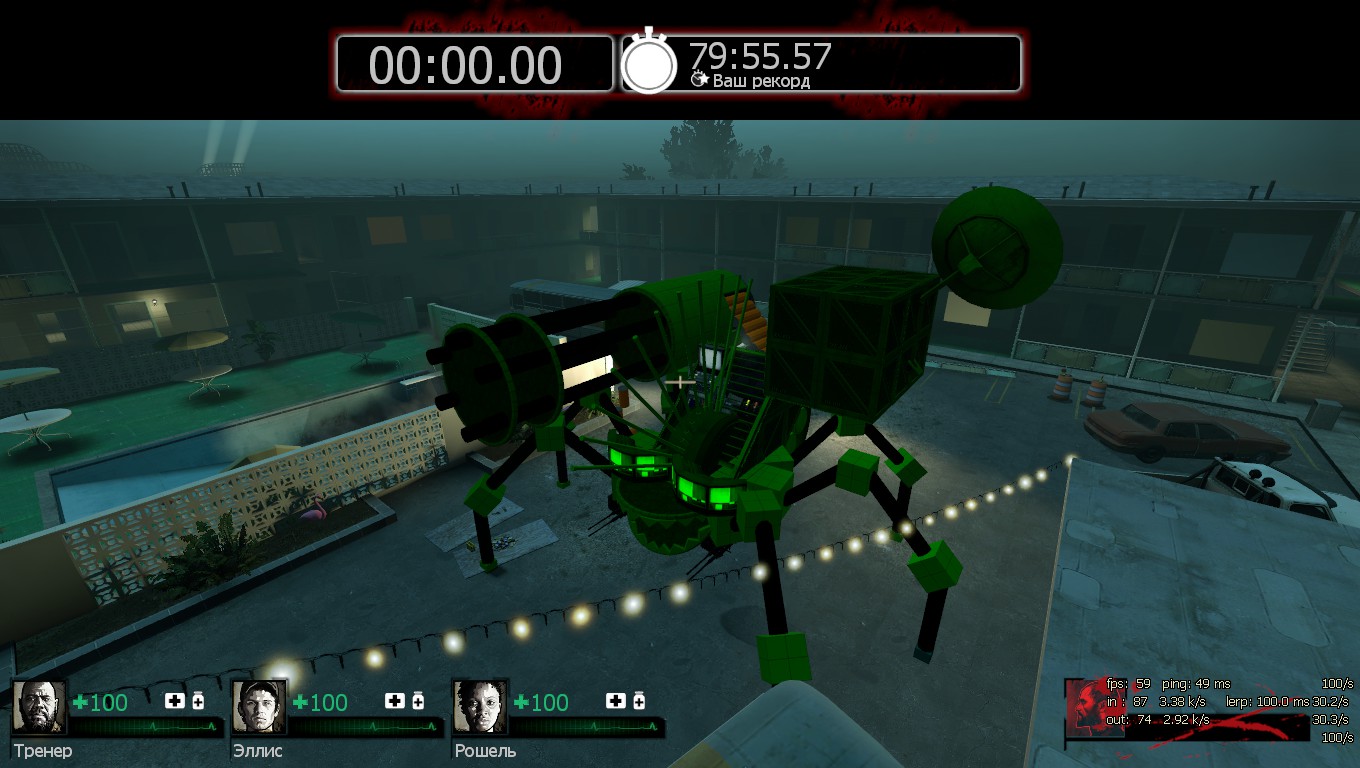Select Тренер's teammate portrait
Viewport: 1360px width, 768px height.
[39, 707]
